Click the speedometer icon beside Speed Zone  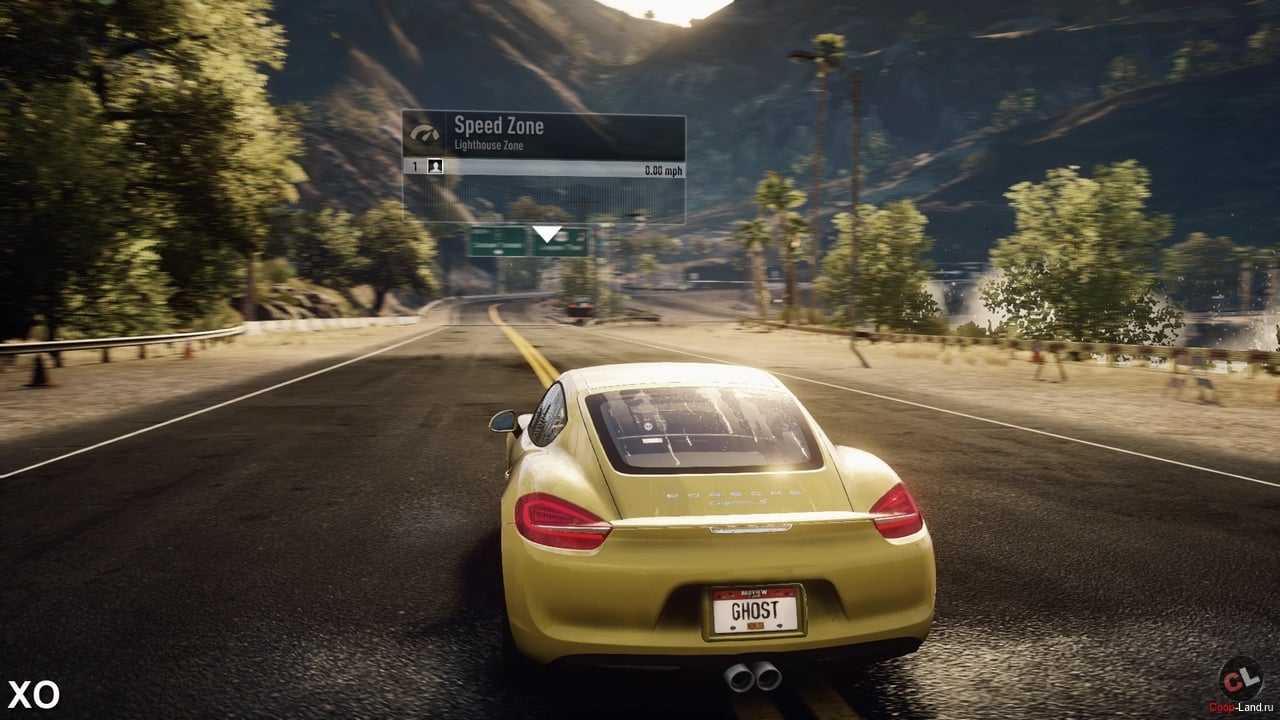click(425, 134)
